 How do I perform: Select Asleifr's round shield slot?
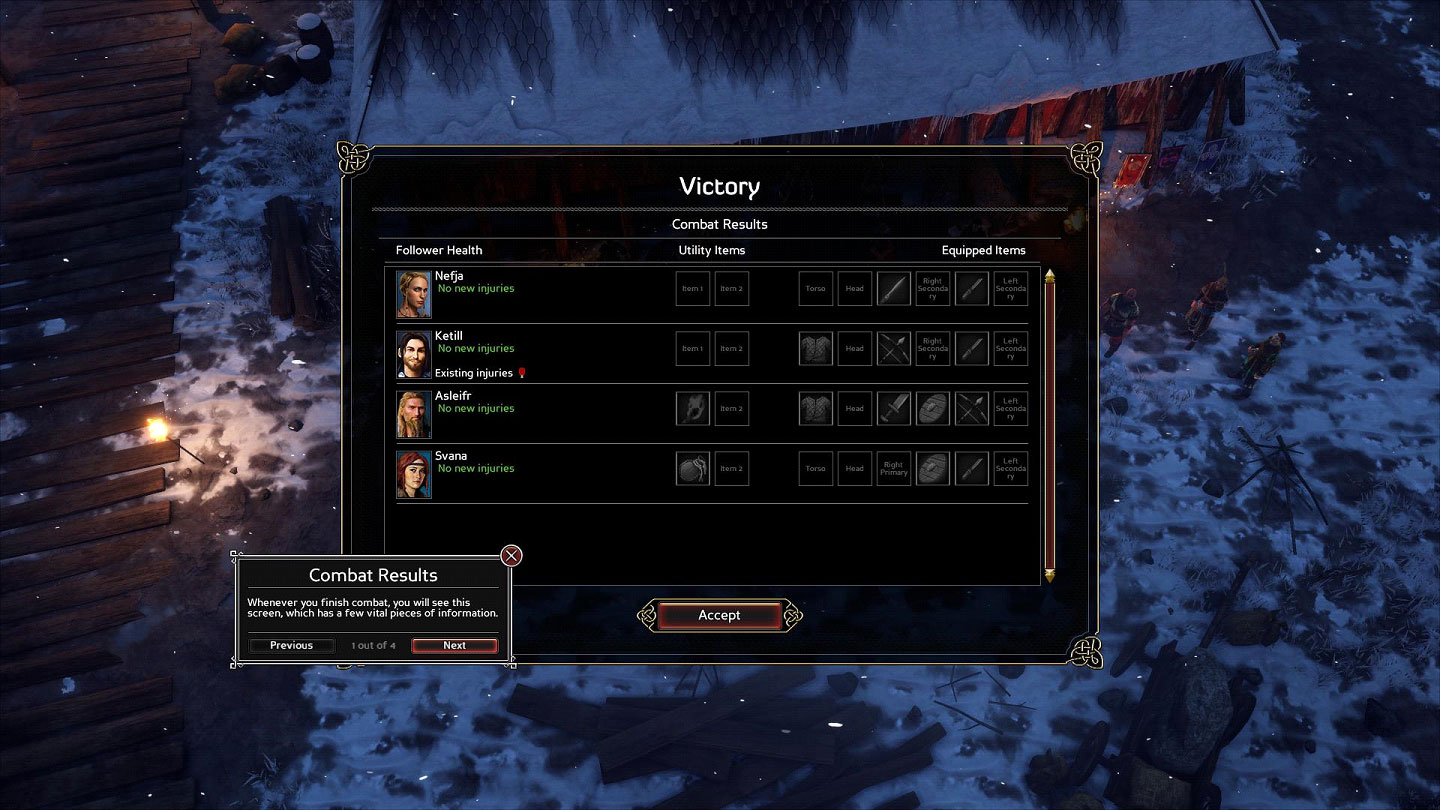point(933,408)
